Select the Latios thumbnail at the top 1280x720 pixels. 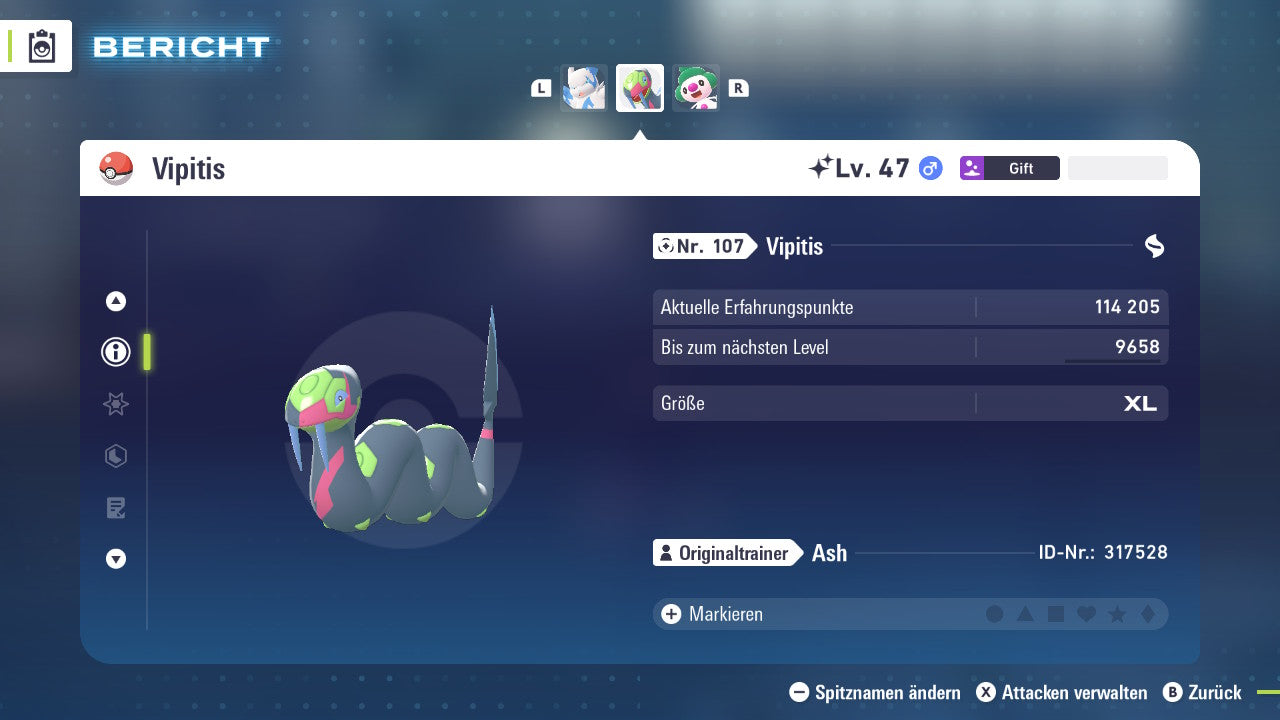click(584, 87)
